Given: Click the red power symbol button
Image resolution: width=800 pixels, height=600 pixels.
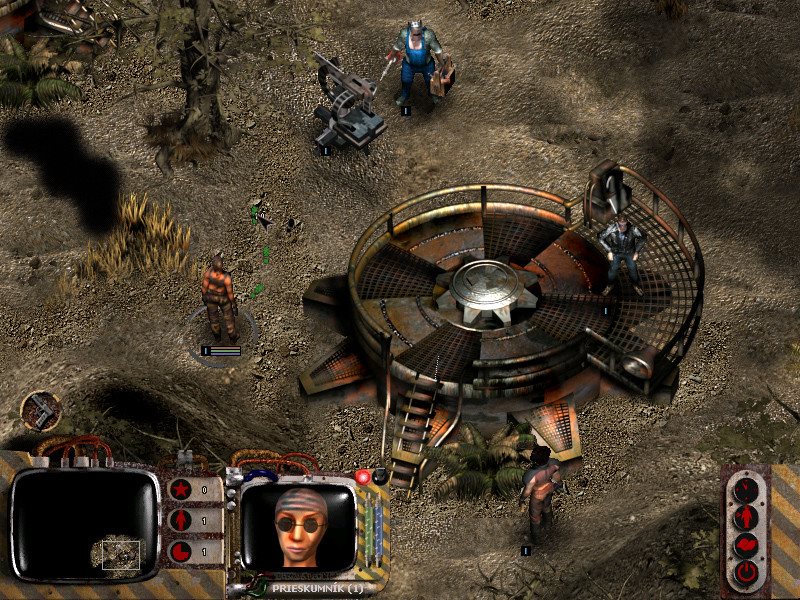Looking at the screenshot, I should click(746, 573).
